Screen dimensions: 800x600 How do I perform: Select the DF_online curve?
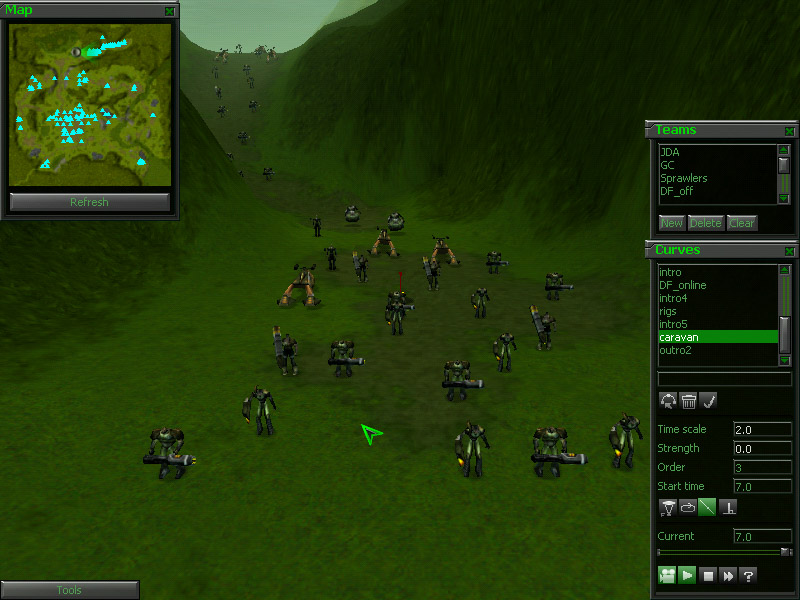click(x=683, y=285)
